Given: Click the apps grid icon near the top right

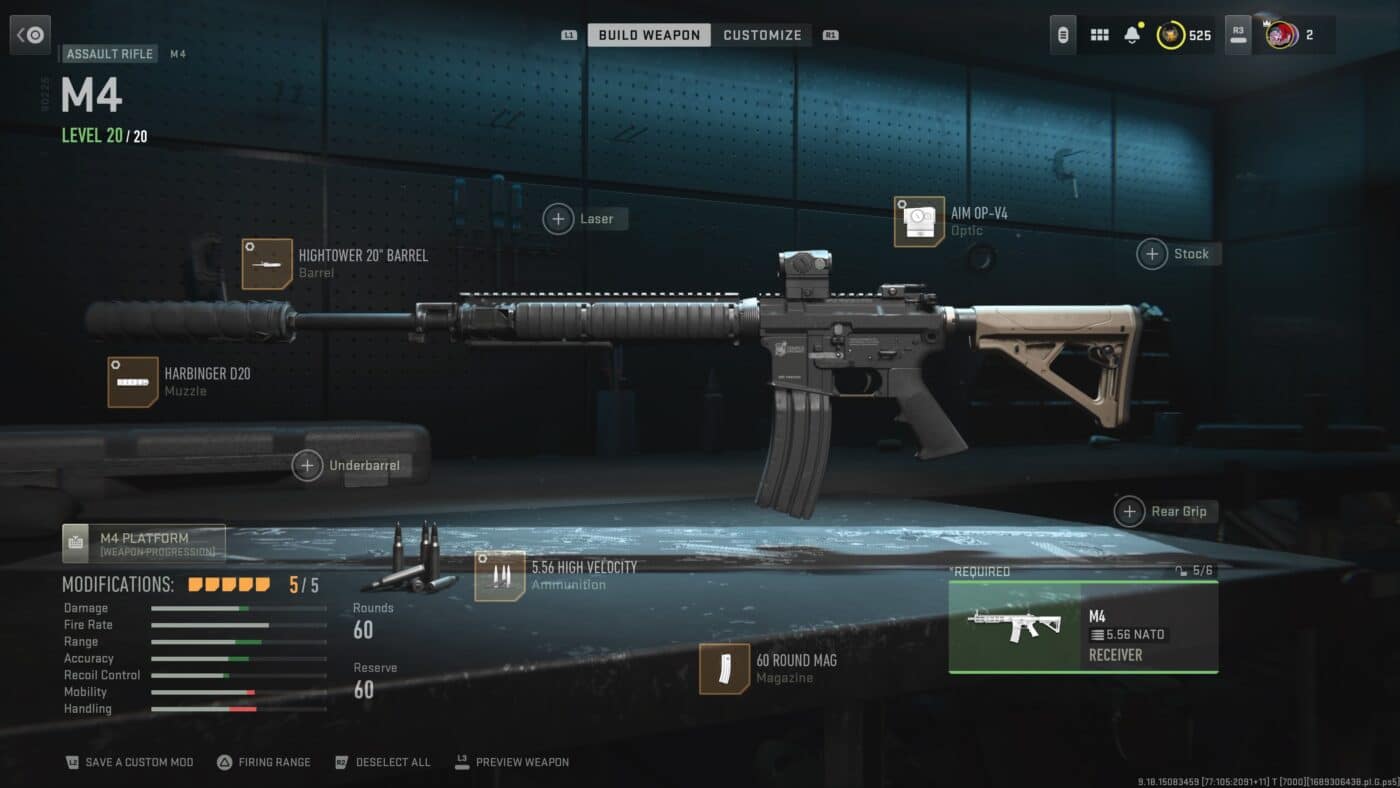Looking at the screenshot, I should pyautogui.click(x=1098, y=34).
